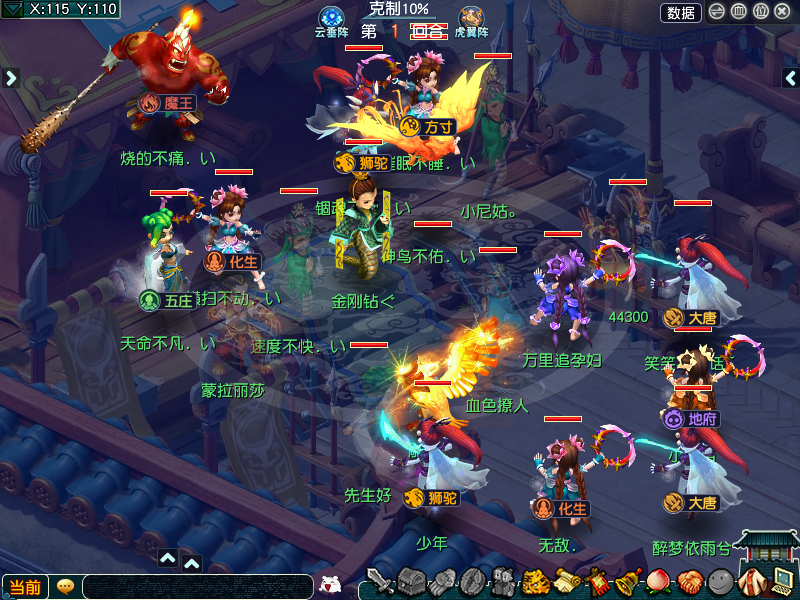This screenshot has width=800, height=600.
Task: Select the 当前 chat channel button
Action: point(25,587)
